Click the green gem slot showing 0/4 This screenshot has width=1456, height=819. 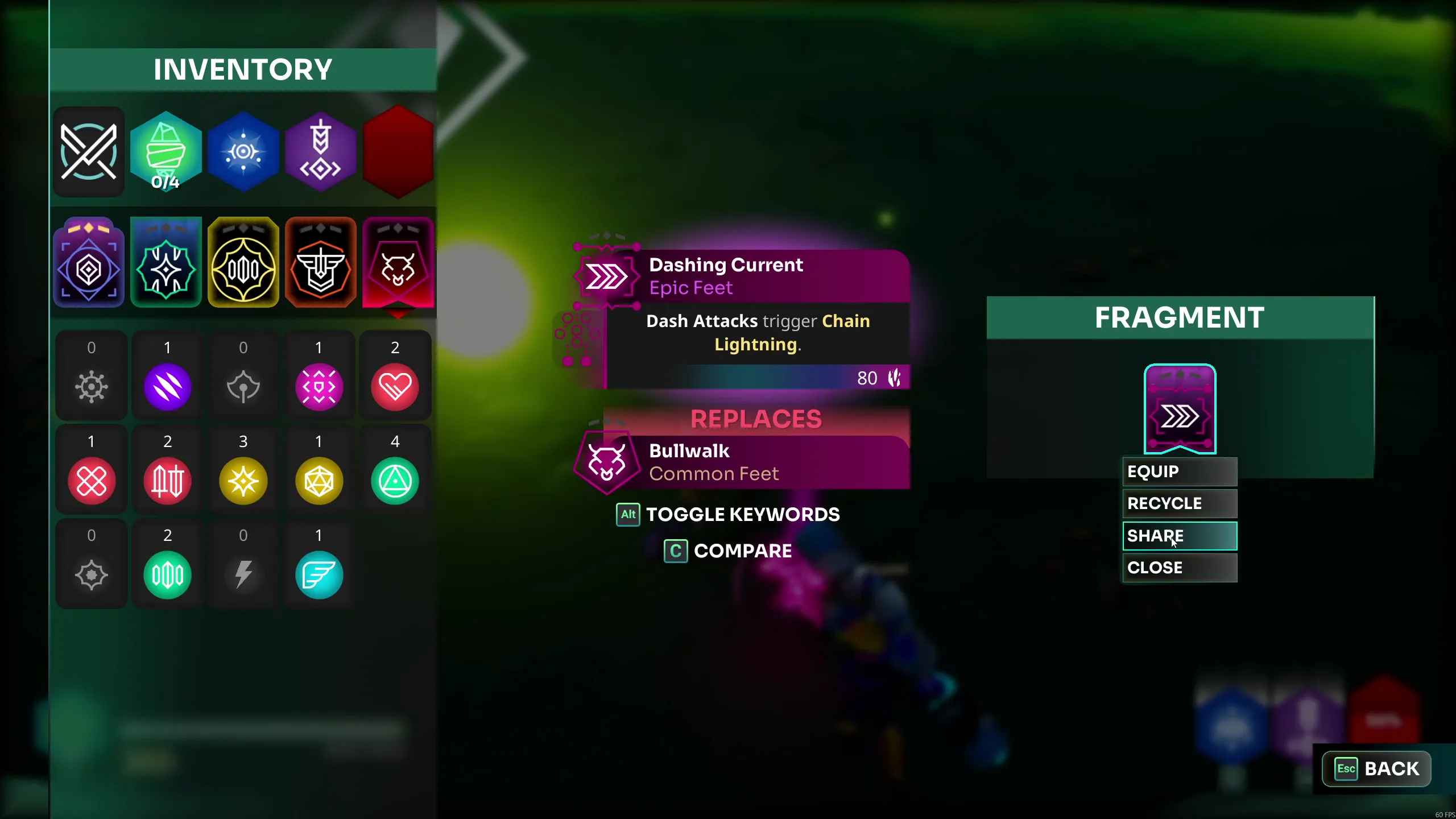coord(166,151)
